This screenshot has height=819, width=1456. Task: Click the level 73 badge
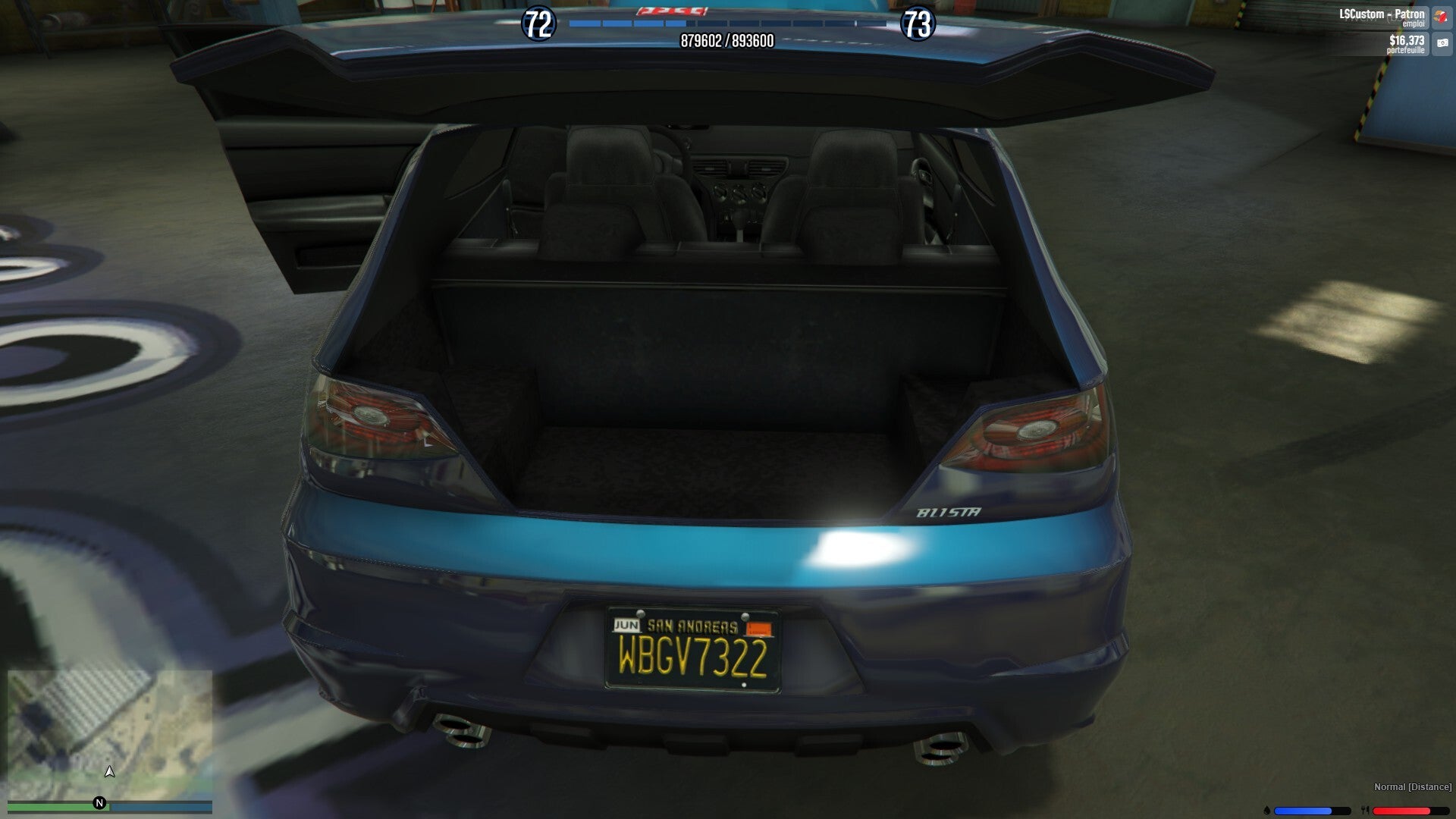[917, 24]
